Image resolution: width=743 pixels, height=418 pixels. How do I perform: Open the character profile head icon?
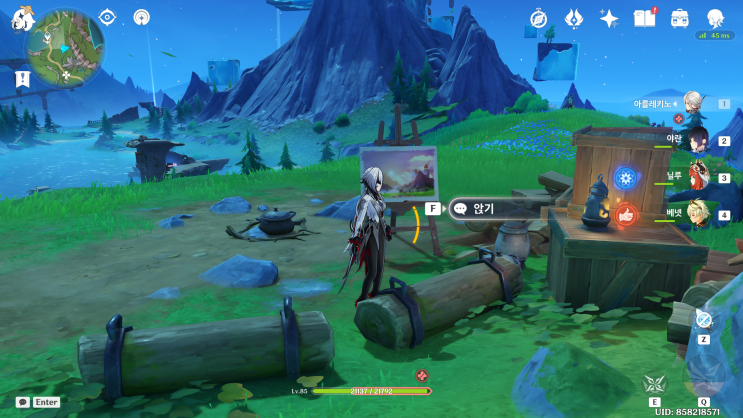click(715, 18)
